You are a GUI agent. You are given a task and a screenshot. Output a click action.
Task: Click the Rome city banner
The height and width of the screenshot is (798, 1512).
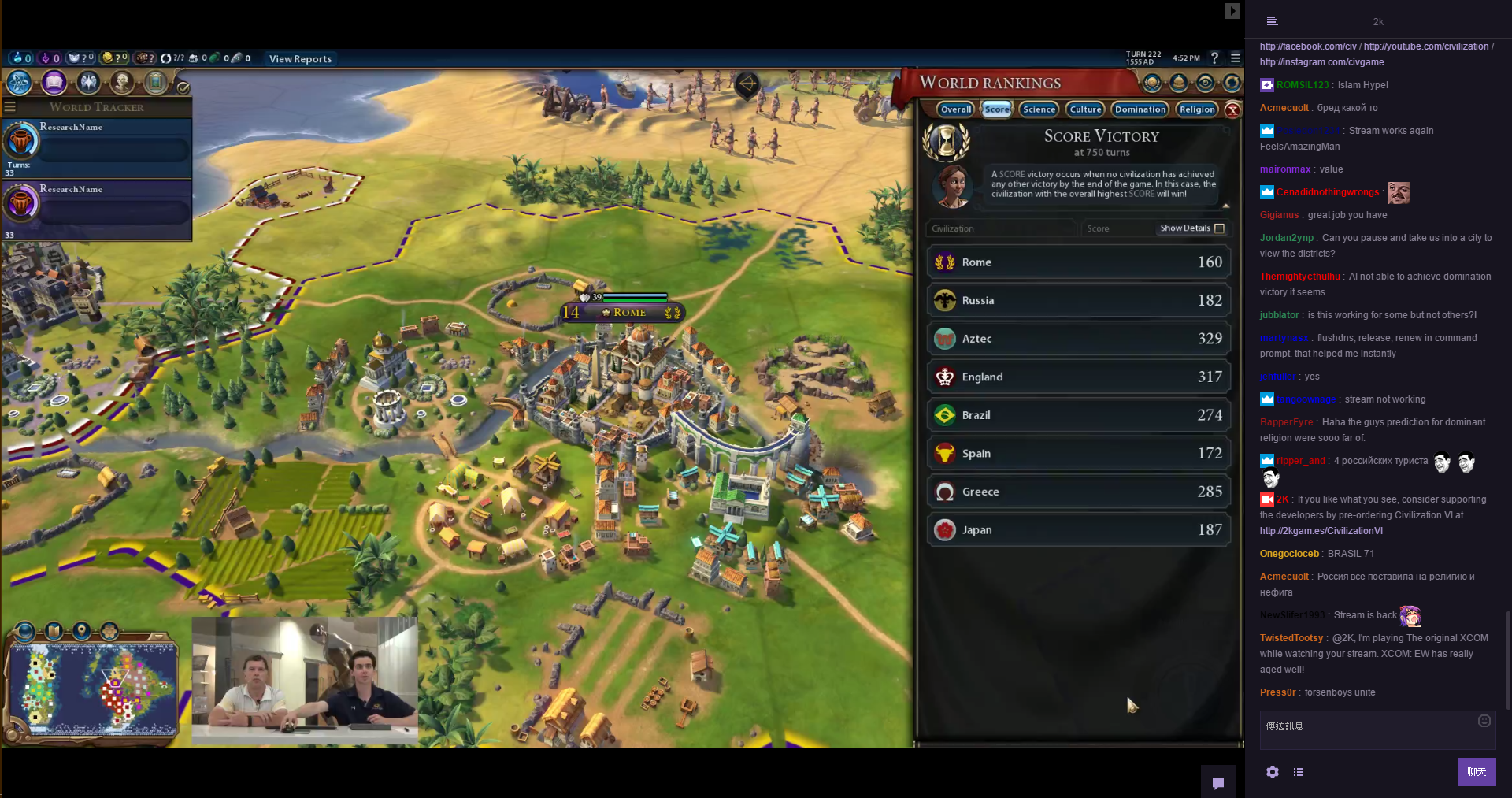[x=628, y=313]
